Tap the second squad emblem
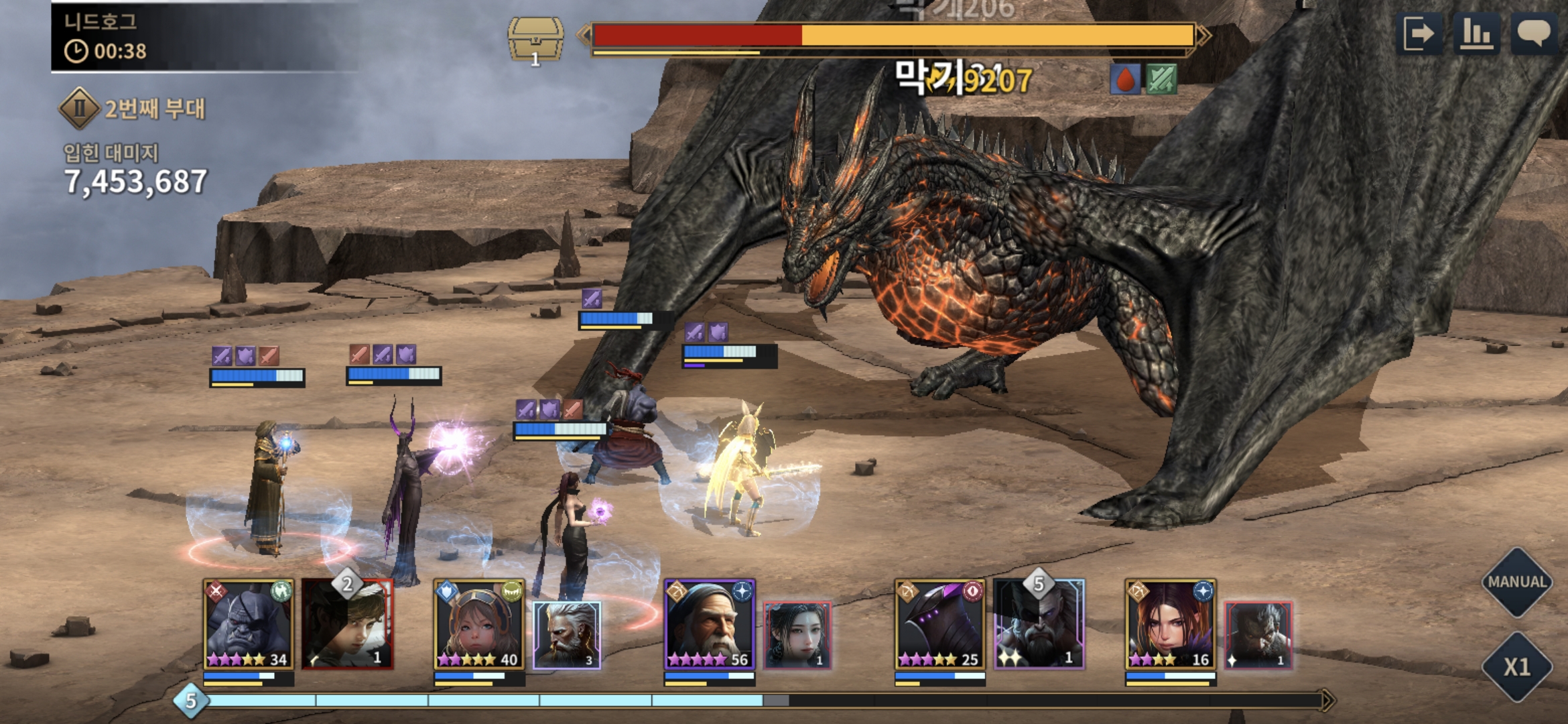The height and width of the screenshot is (724, 1568). 80,108
